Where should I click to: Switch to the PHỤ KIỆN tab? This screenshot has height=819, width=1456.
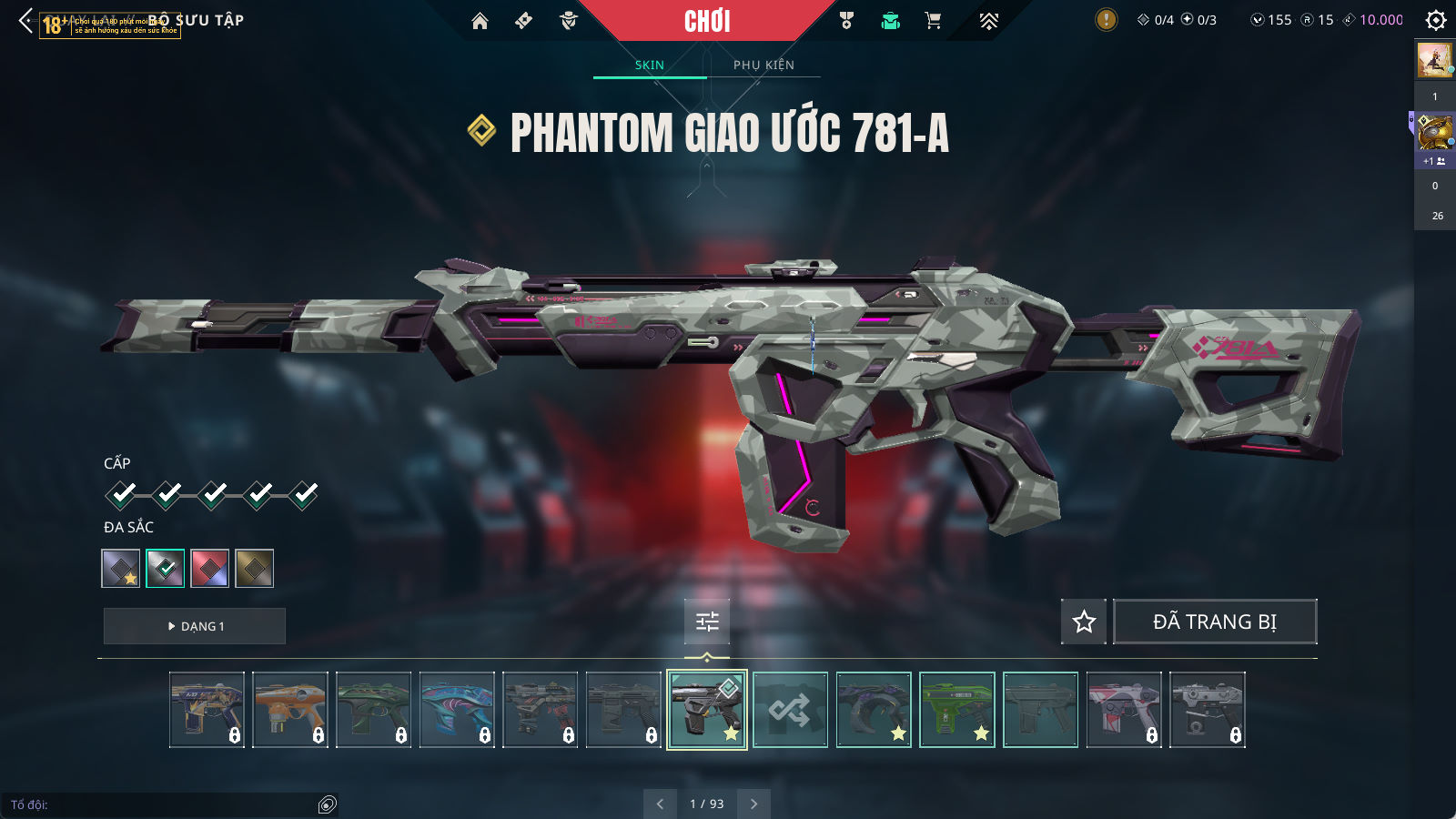click(763, 65)
